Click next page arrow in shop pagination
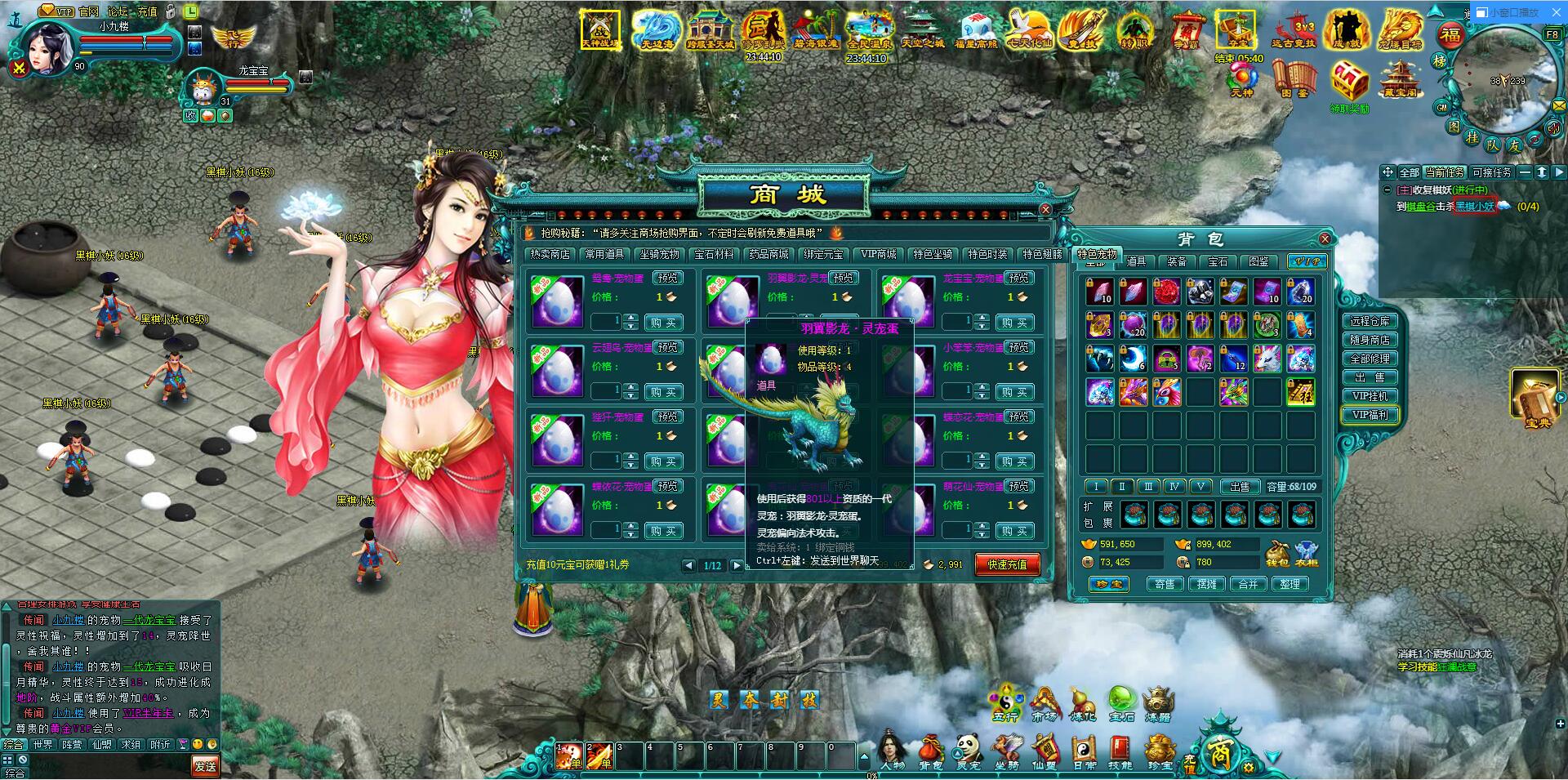Image resolution: width=1568 pixels, height=780 pixels. click(x=736, y=566)
